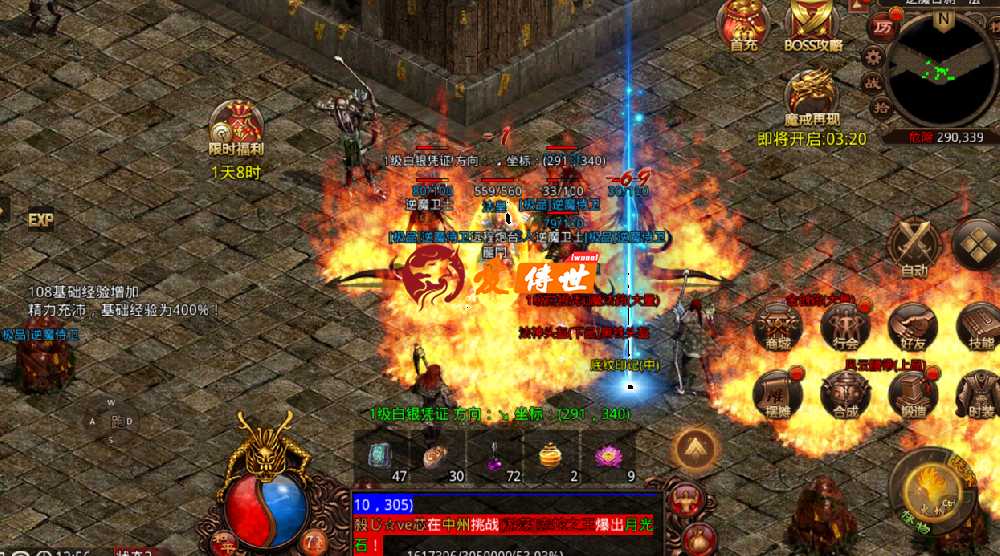
Task: Open the 锻造 forging anvil
Action: tap(912, 392)
